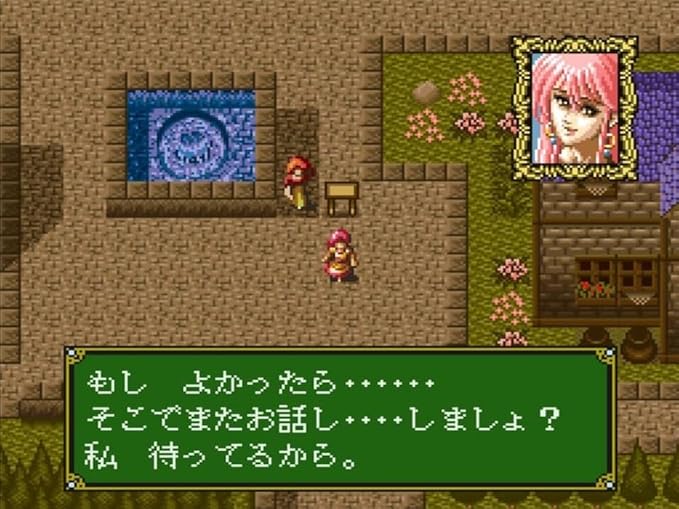Click the pink-haired speaker portrait
Screen dimensions: 679x509
[574, 107]
